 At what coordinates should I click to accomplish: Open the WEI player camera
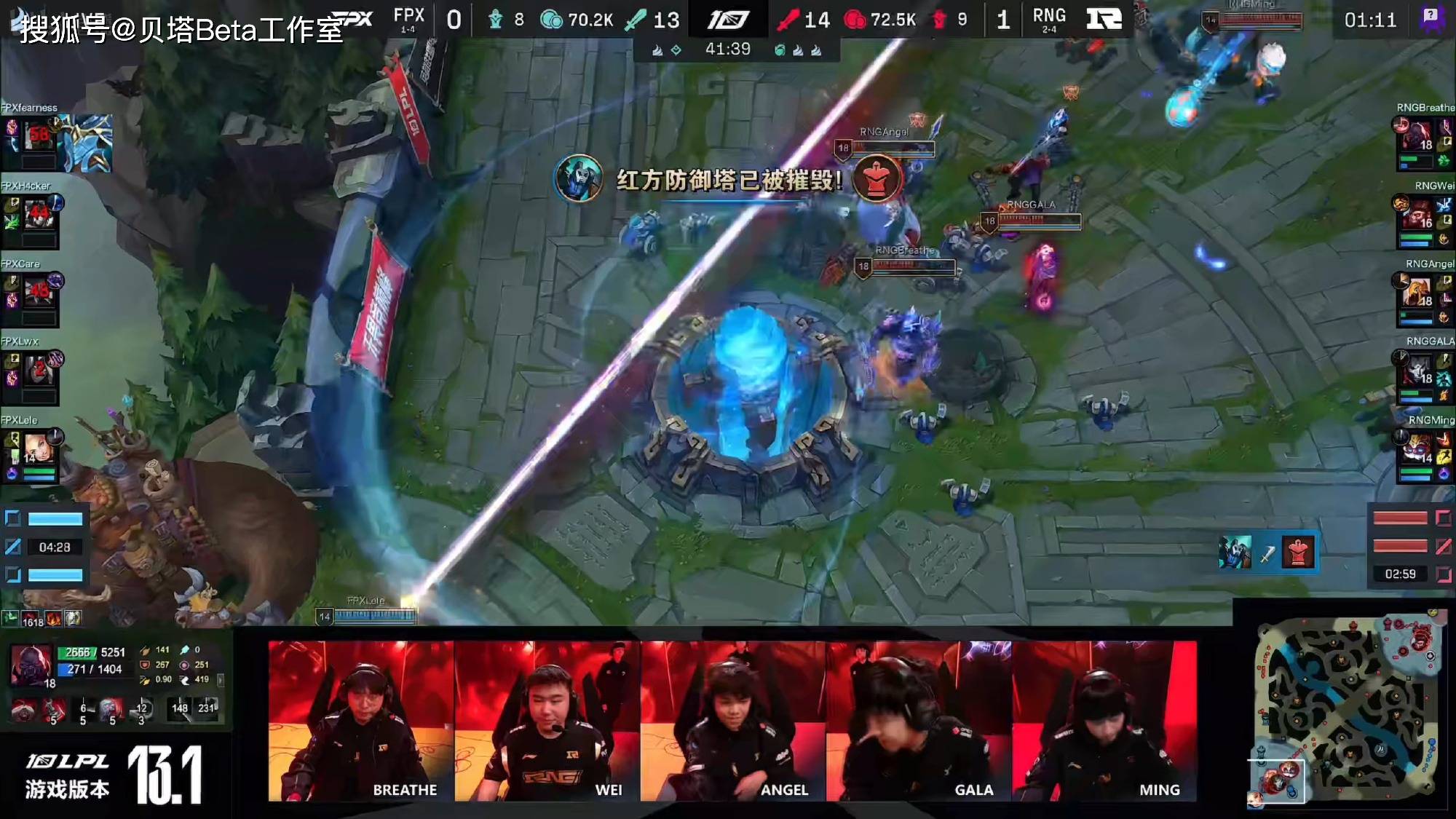click(547, 721)
